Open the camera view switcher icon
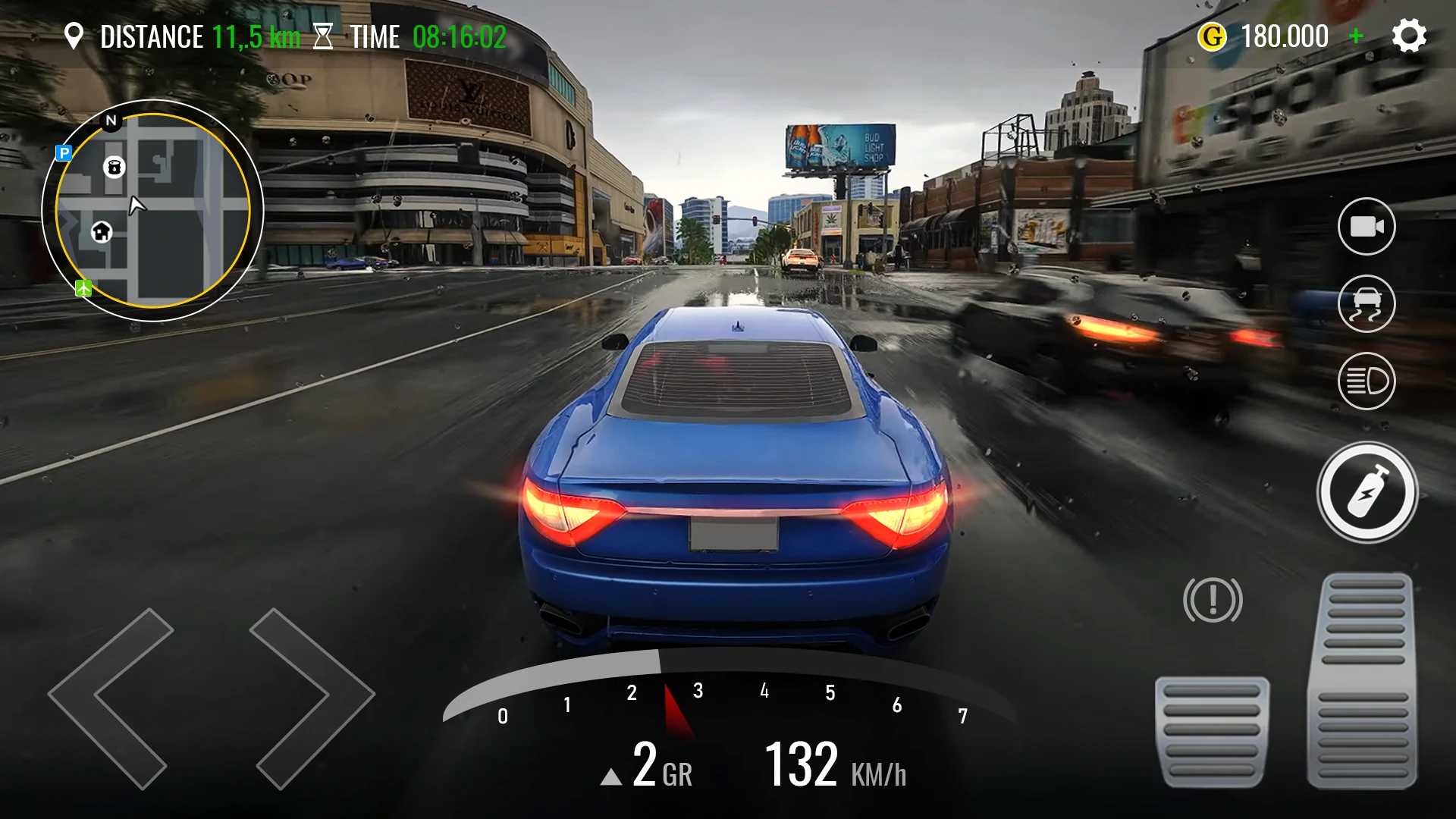 click(1366, 225)
